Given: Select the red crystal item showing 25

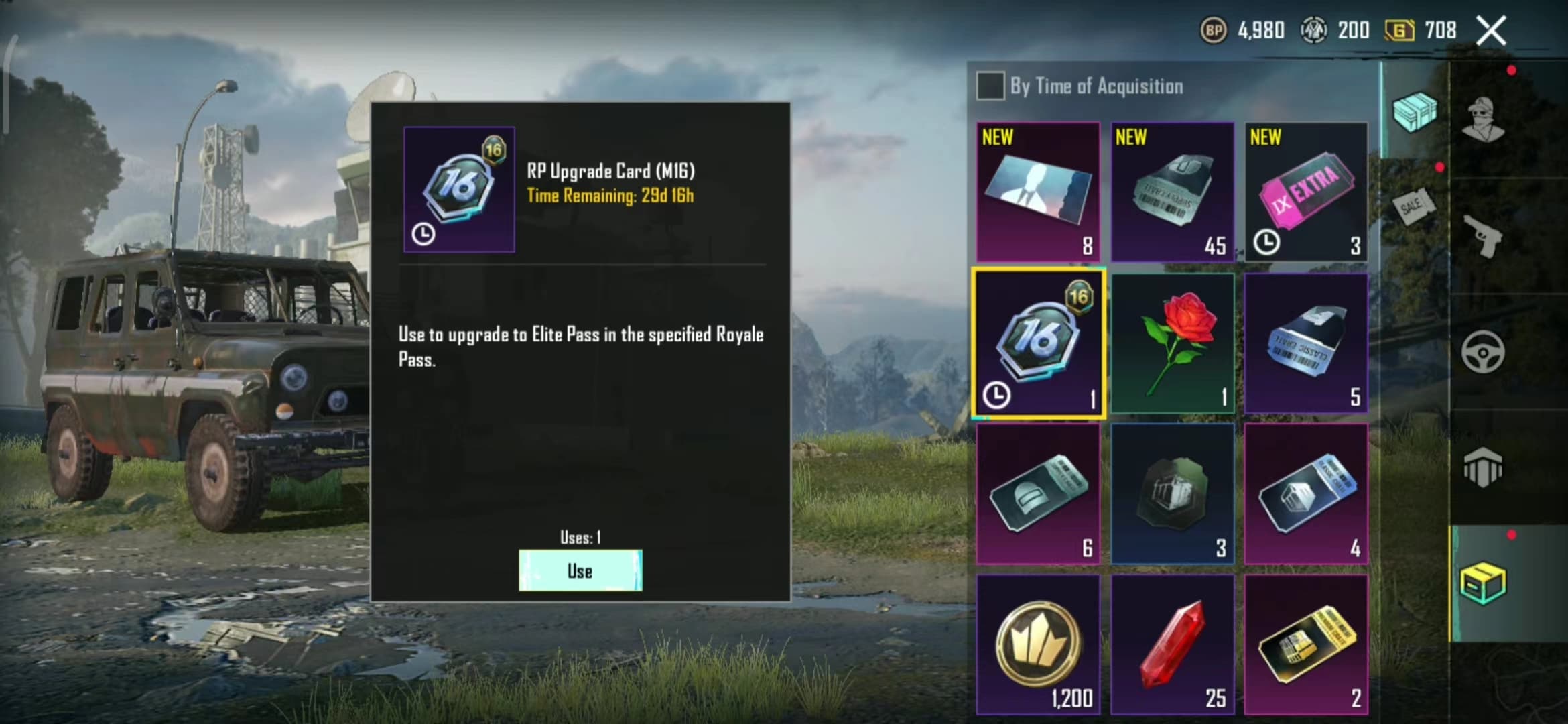Looking at the screenshot, I should coord(1172,644).
